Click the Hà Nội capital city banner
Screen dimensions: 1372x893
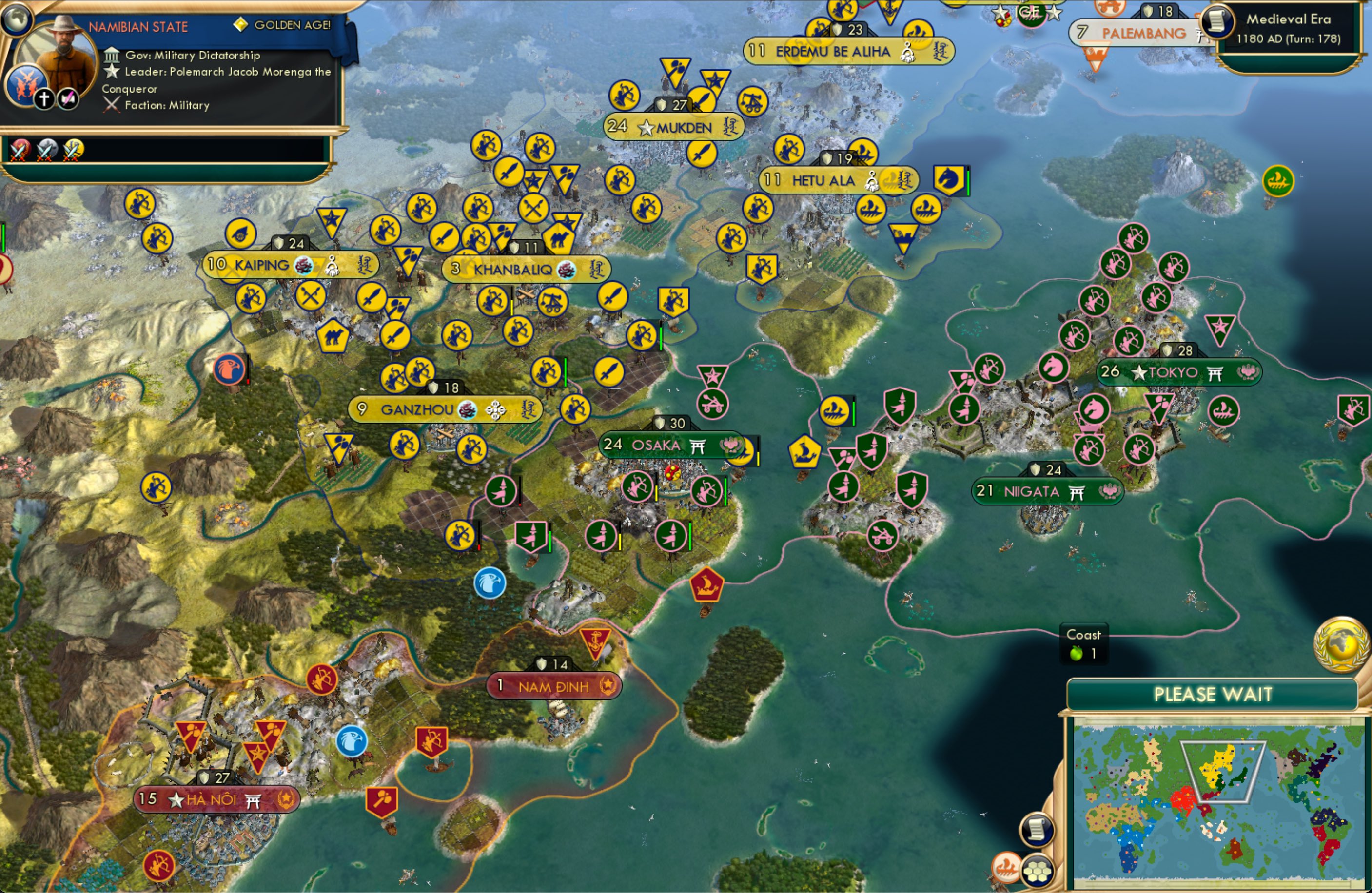(x=213, y=800)
